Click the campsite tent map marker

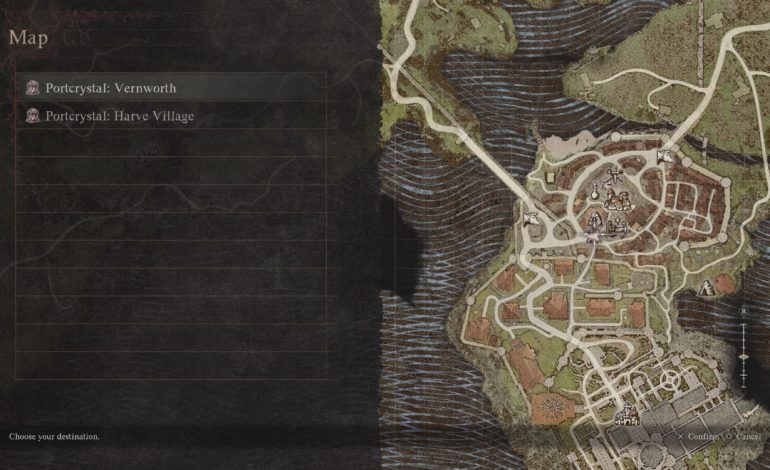pyautogui.click(x=708, y=288)
